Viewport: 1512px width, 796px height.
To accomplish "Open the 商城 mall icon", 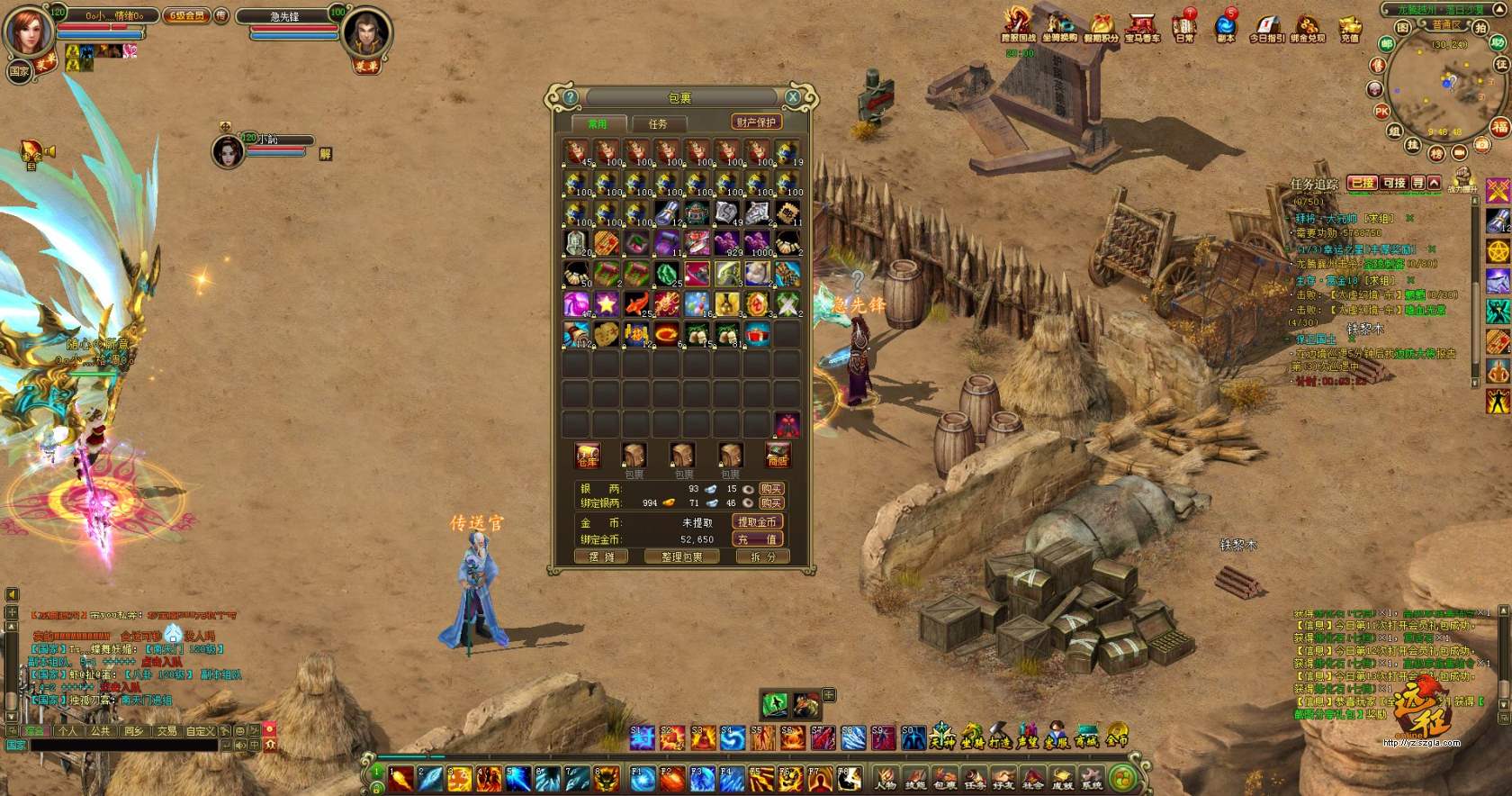I will [x=1087, y=737].
